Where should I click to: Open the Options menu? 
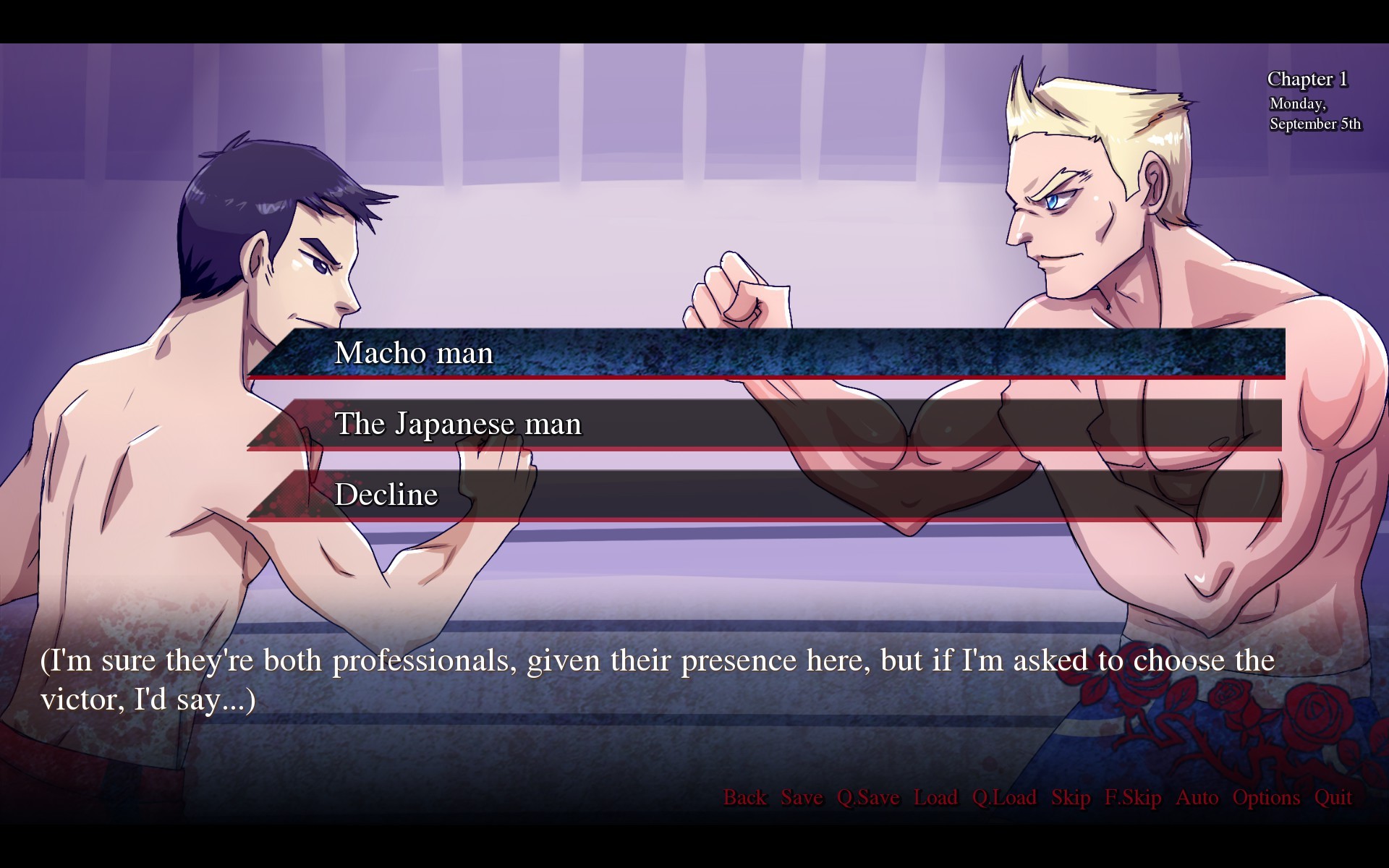pos(1266,797)
